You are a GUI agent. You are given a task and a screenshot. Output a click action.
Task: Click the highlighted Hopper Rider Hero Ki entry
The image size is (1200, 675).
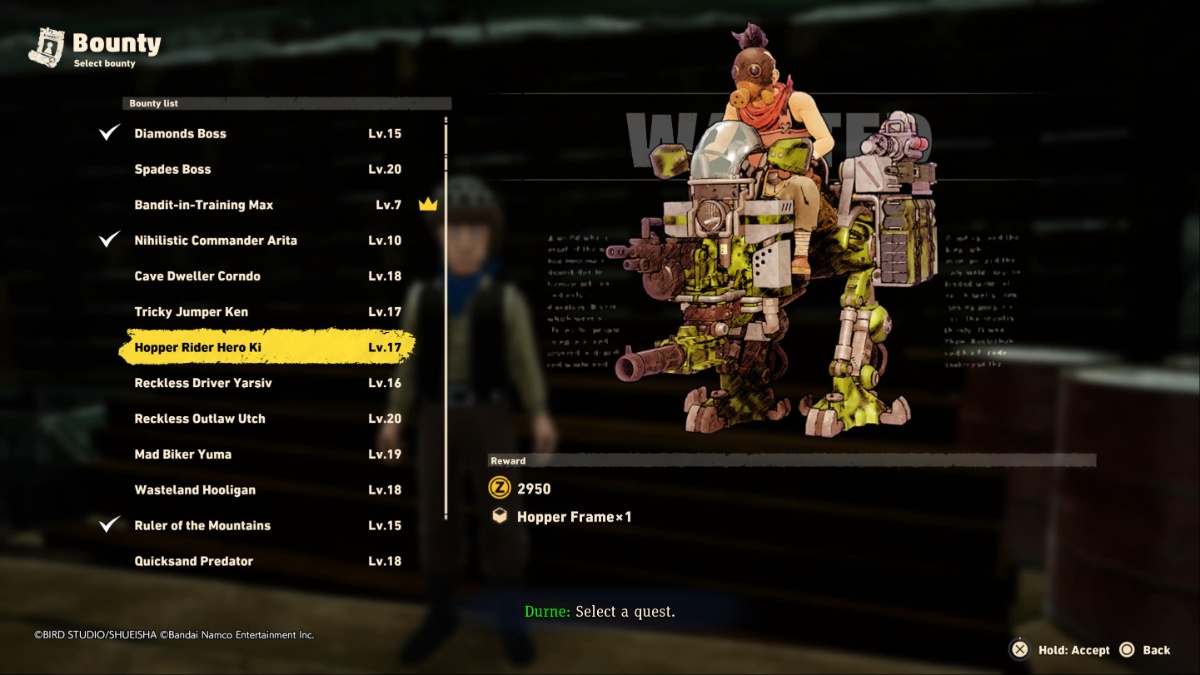click(267, 348)
